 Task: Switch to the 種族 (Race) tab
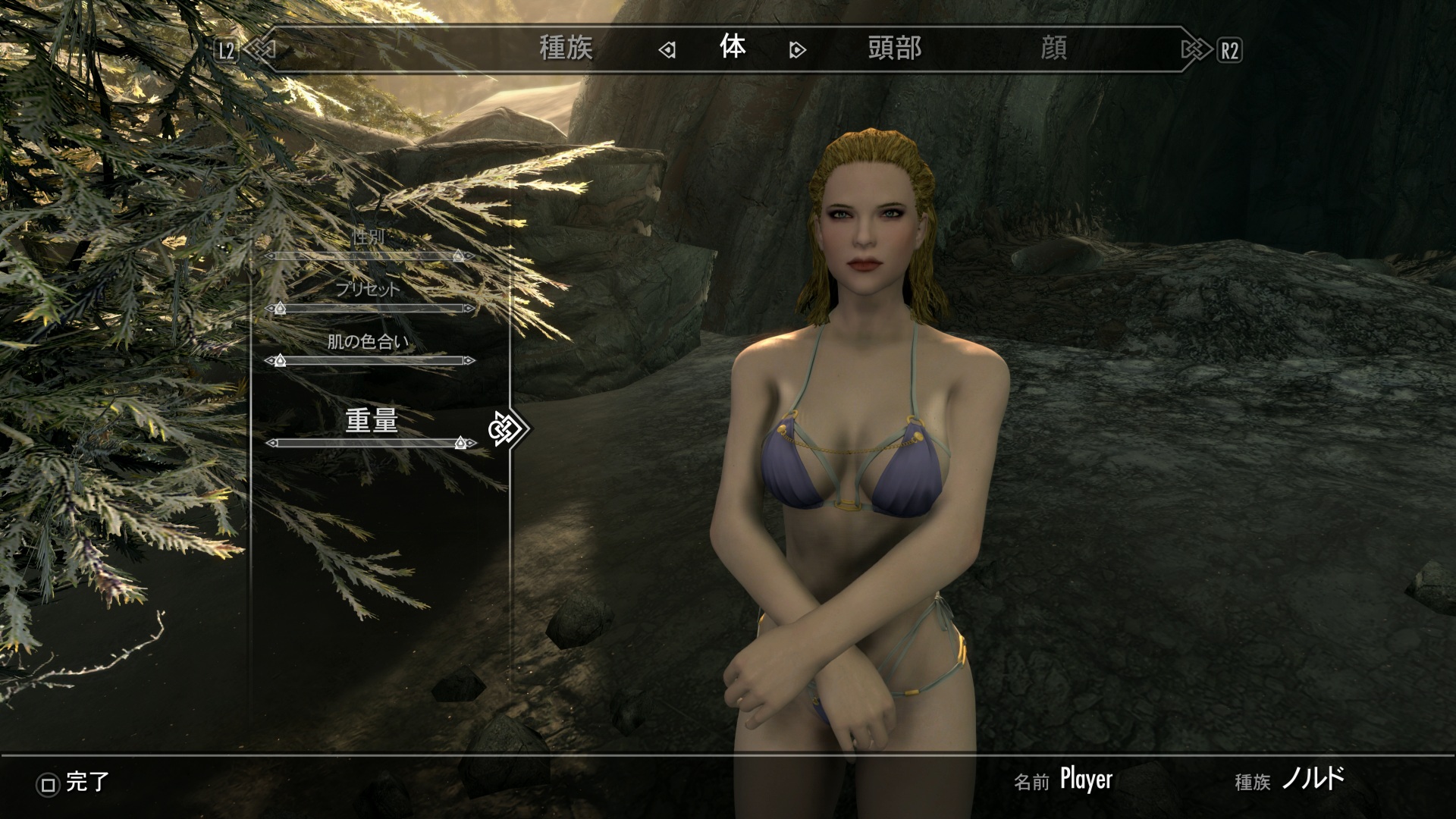566,49
